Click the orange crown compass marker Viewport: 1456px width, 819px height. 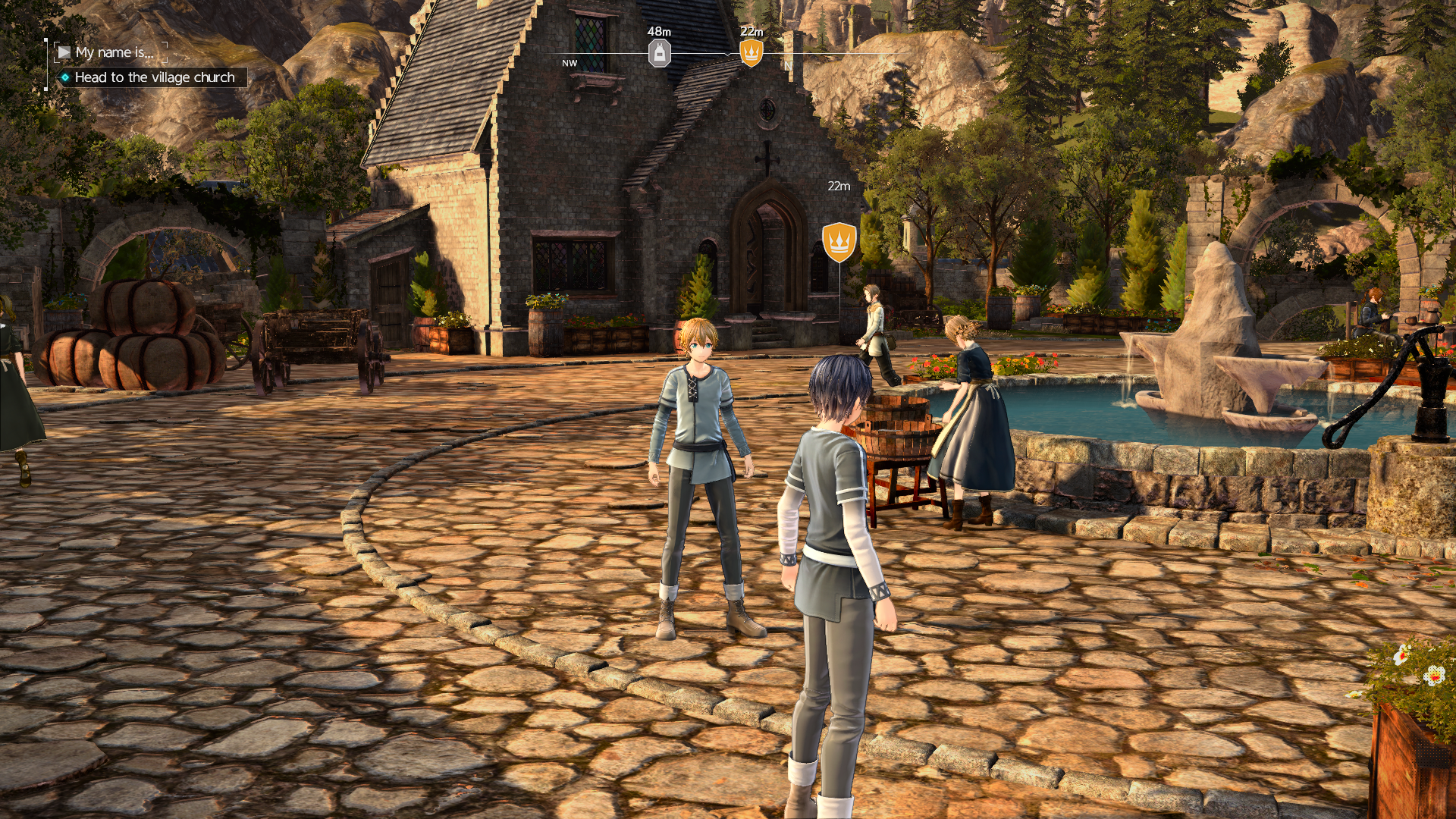(x=751, y=53)
